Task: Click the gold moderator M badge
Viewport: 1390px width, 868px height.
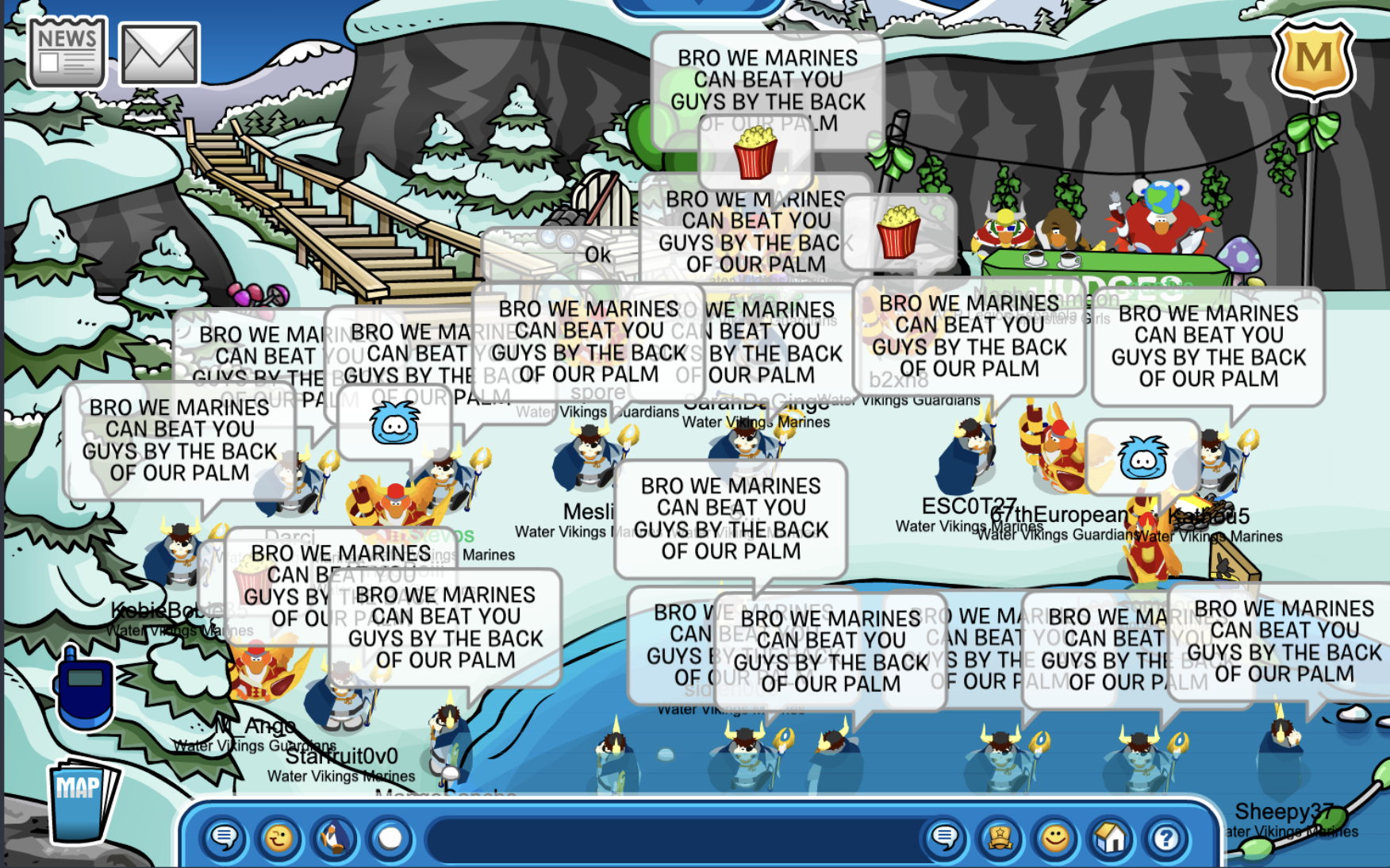Action: click(x=1313, y=59)
